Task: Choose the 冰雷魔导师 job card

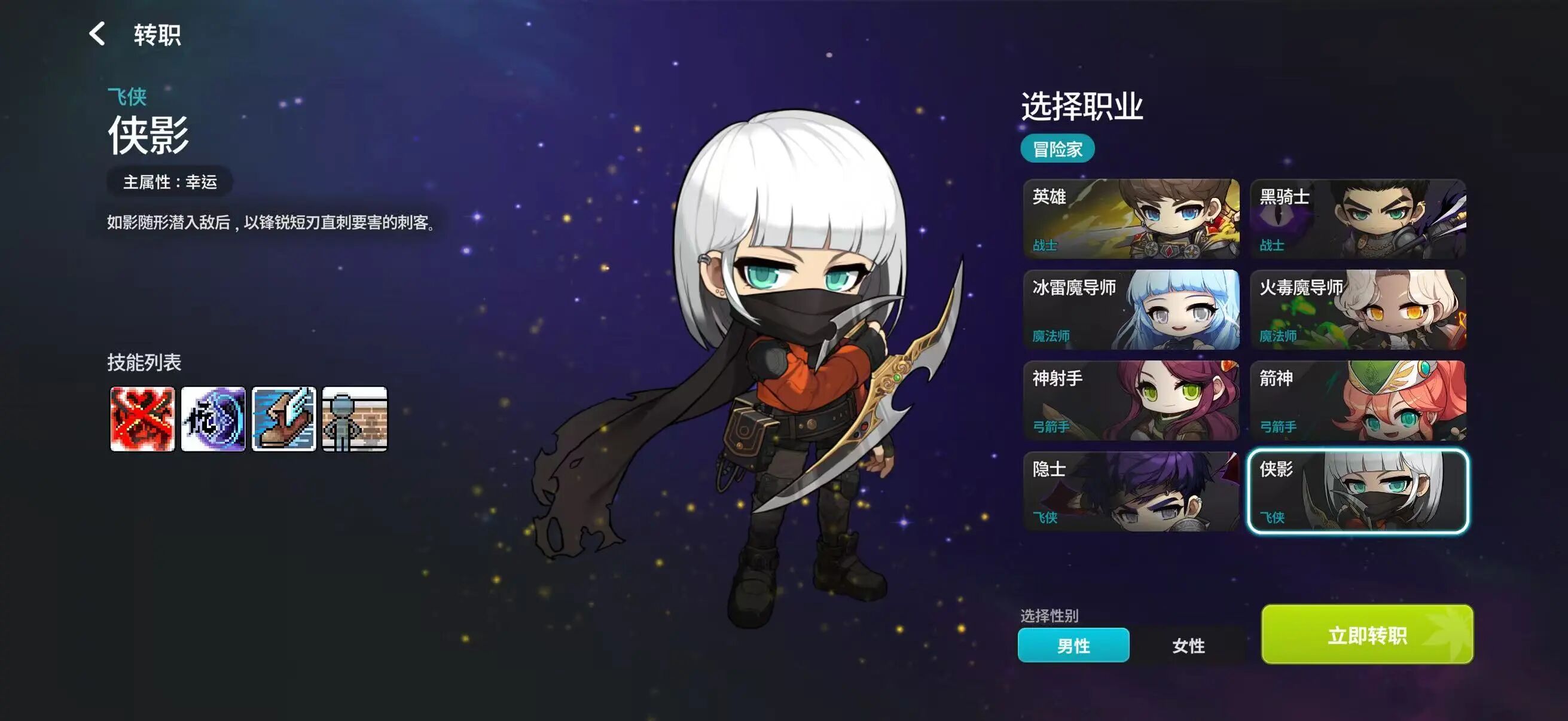Action: 1133,310
